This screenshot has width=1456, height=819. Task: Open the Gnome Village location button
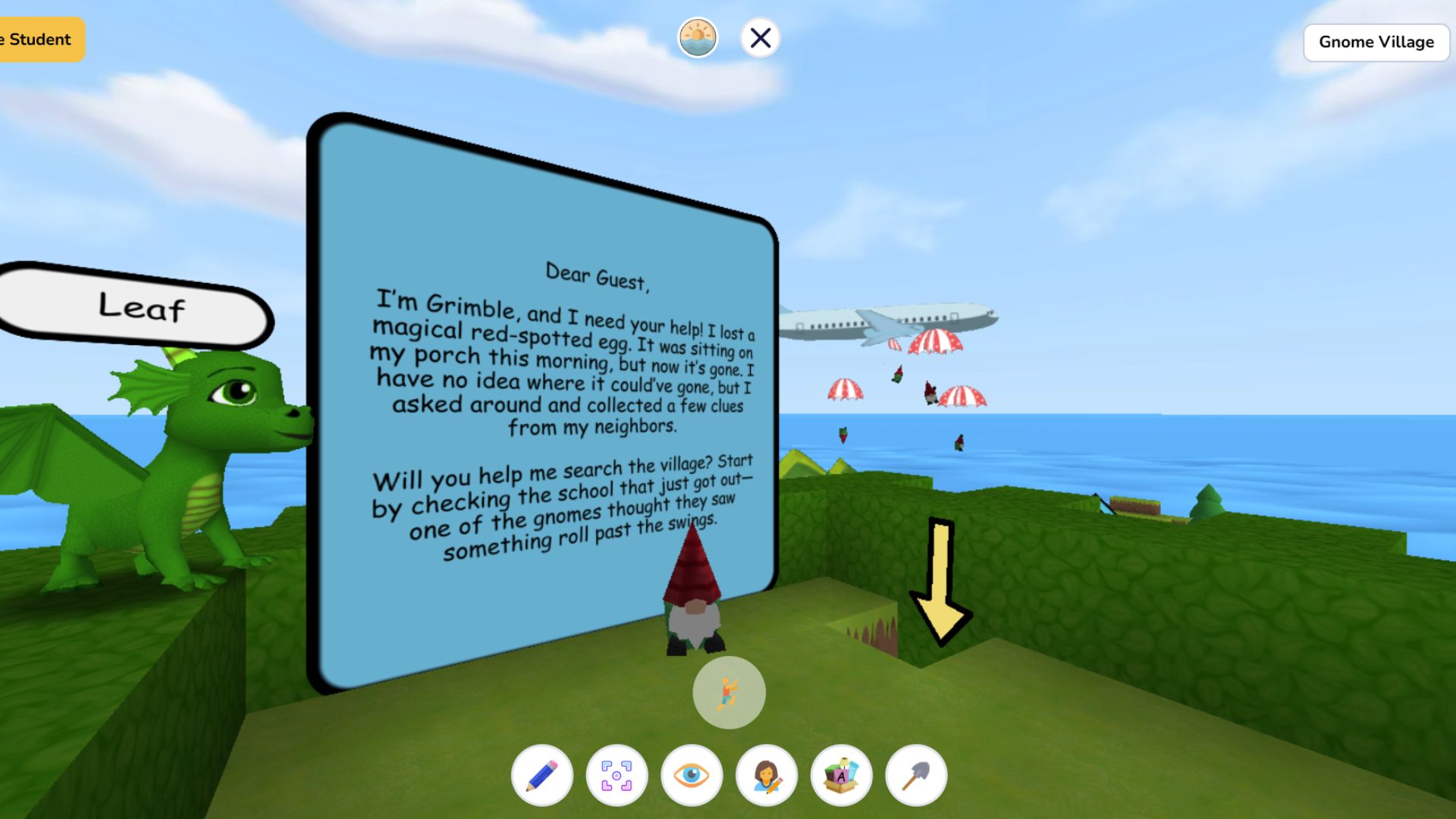pos(1376,42)
